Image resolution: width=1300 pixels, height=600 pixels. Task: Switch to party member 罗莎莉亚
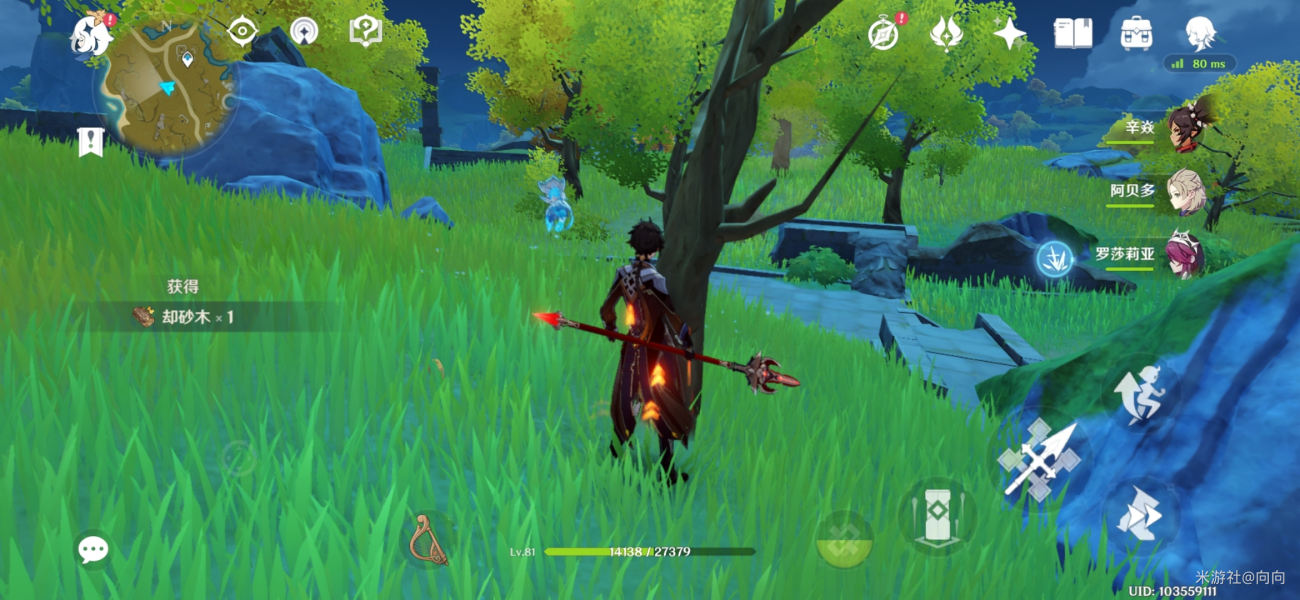coord(1186,254)
